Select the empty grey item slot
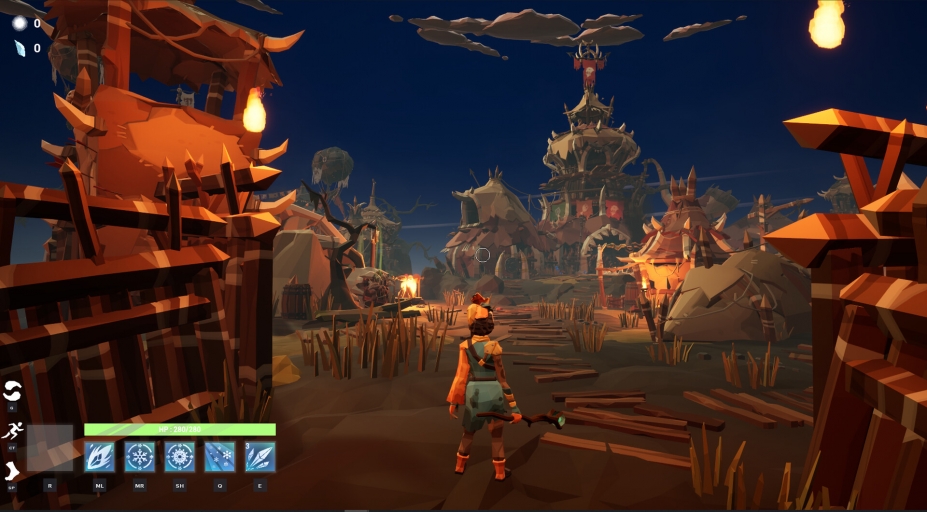 [50, 448]
